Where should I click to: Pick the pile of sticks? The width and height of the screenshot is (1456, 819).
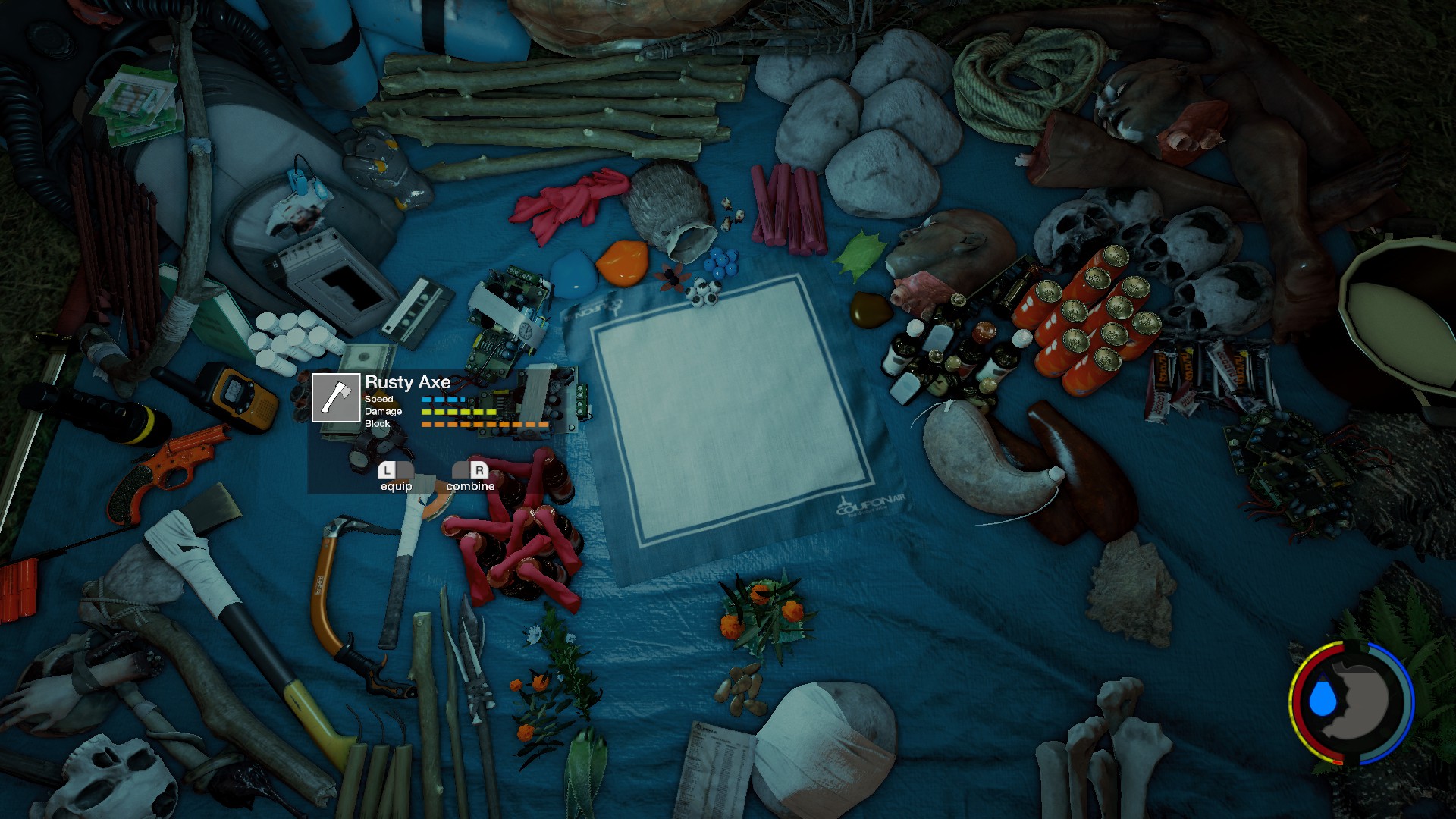[x=561, y=106]
